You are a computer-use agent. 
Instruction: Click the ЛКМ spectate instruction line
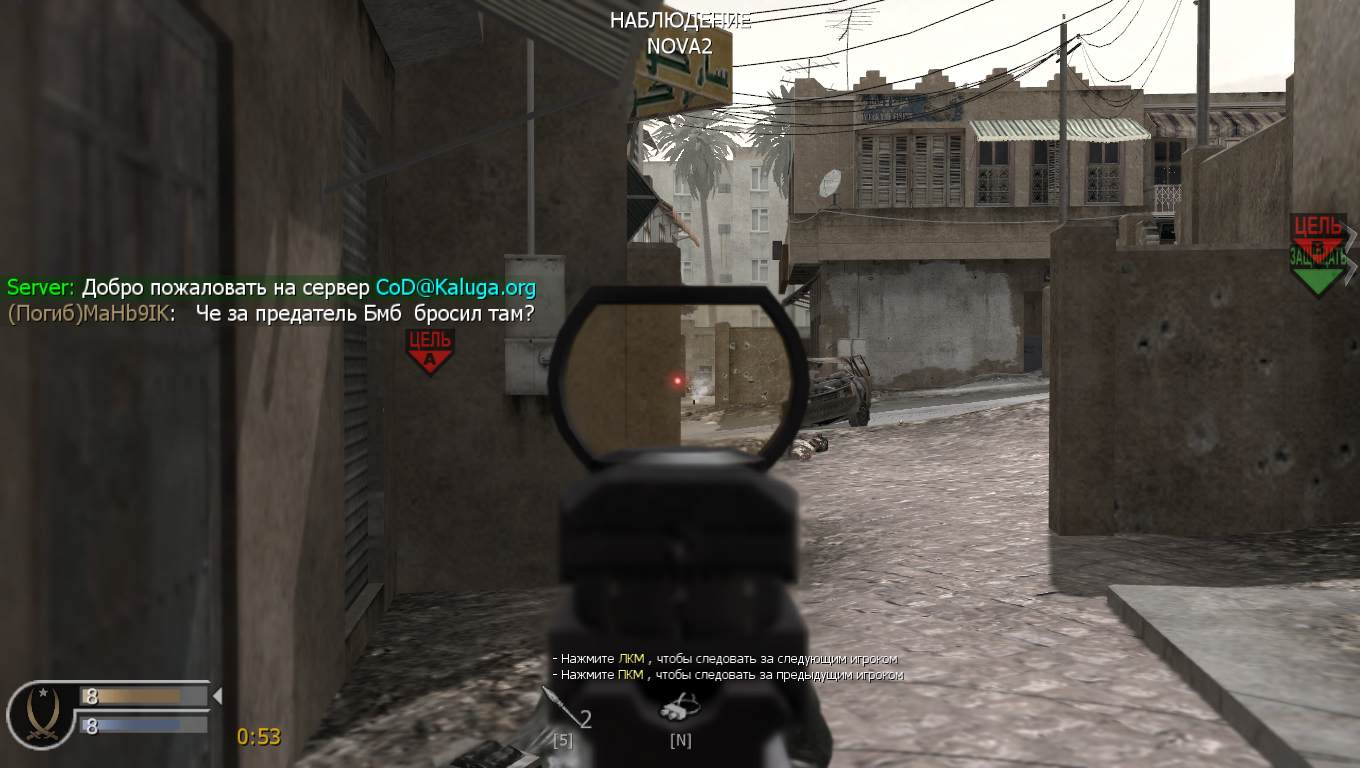724,659
